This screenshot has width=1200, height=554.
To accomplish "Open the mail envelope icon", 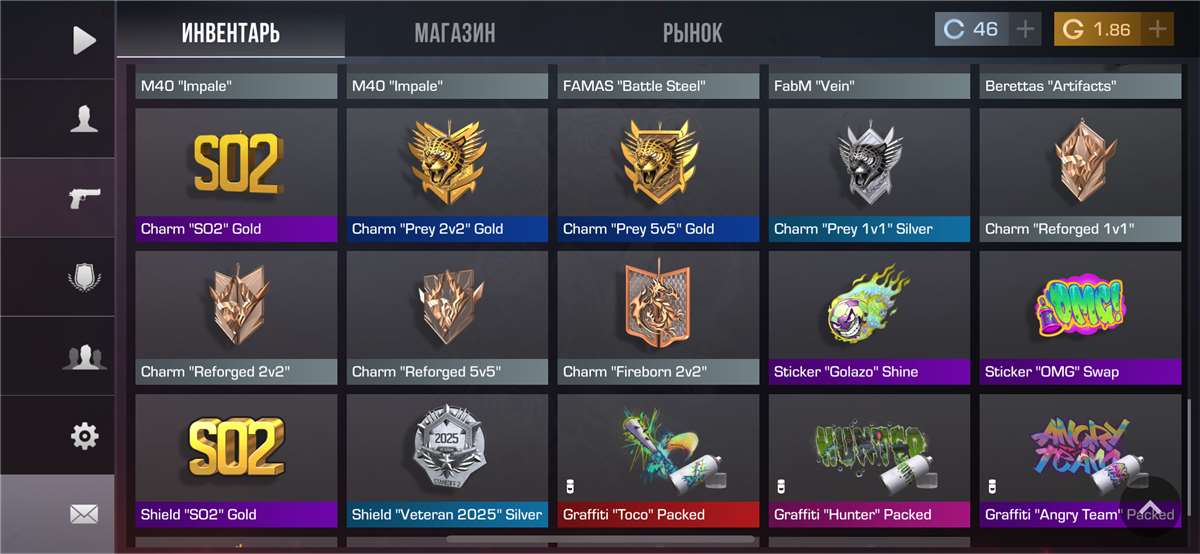I will point(84,515).
